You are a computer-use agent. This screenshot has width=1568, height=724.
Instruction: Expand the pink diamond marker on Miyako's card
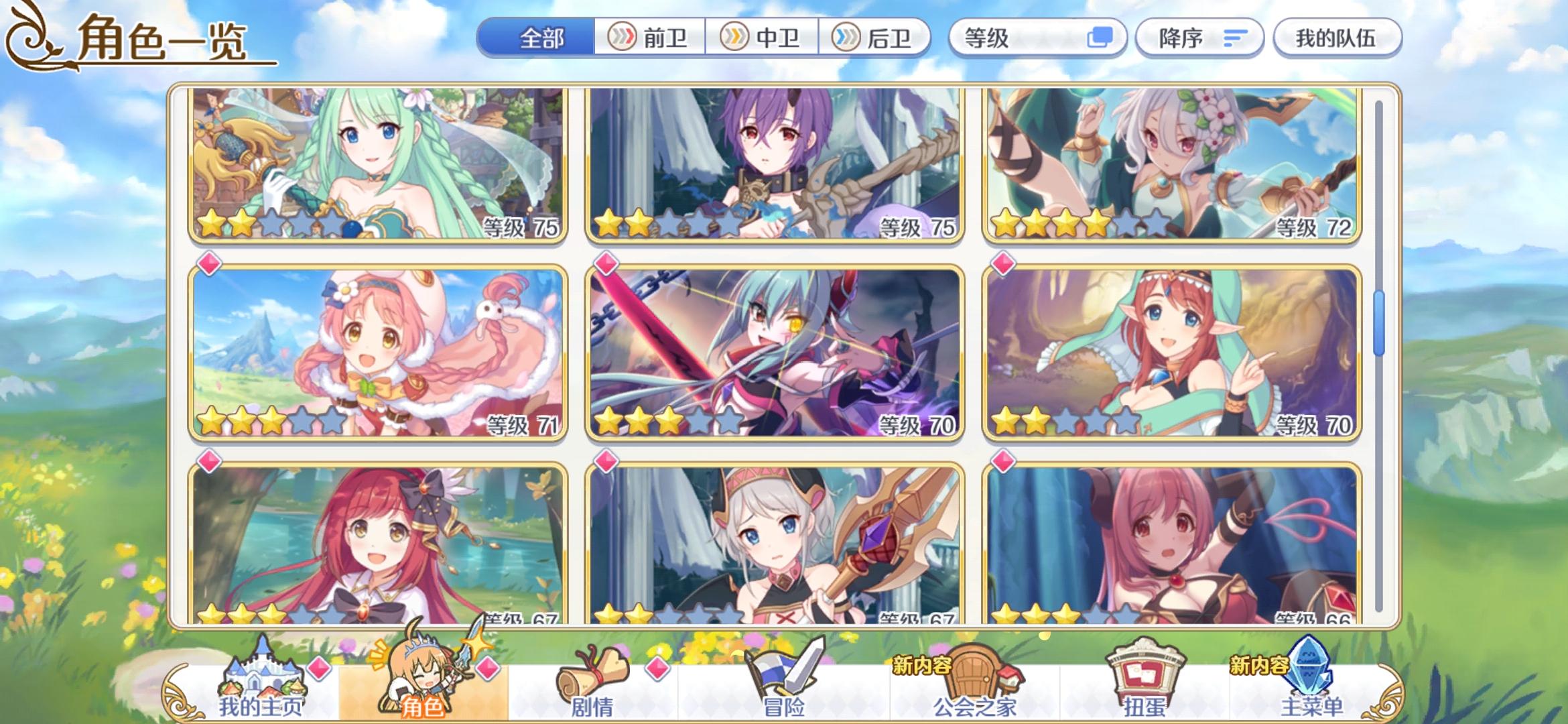tap(208, 264)
